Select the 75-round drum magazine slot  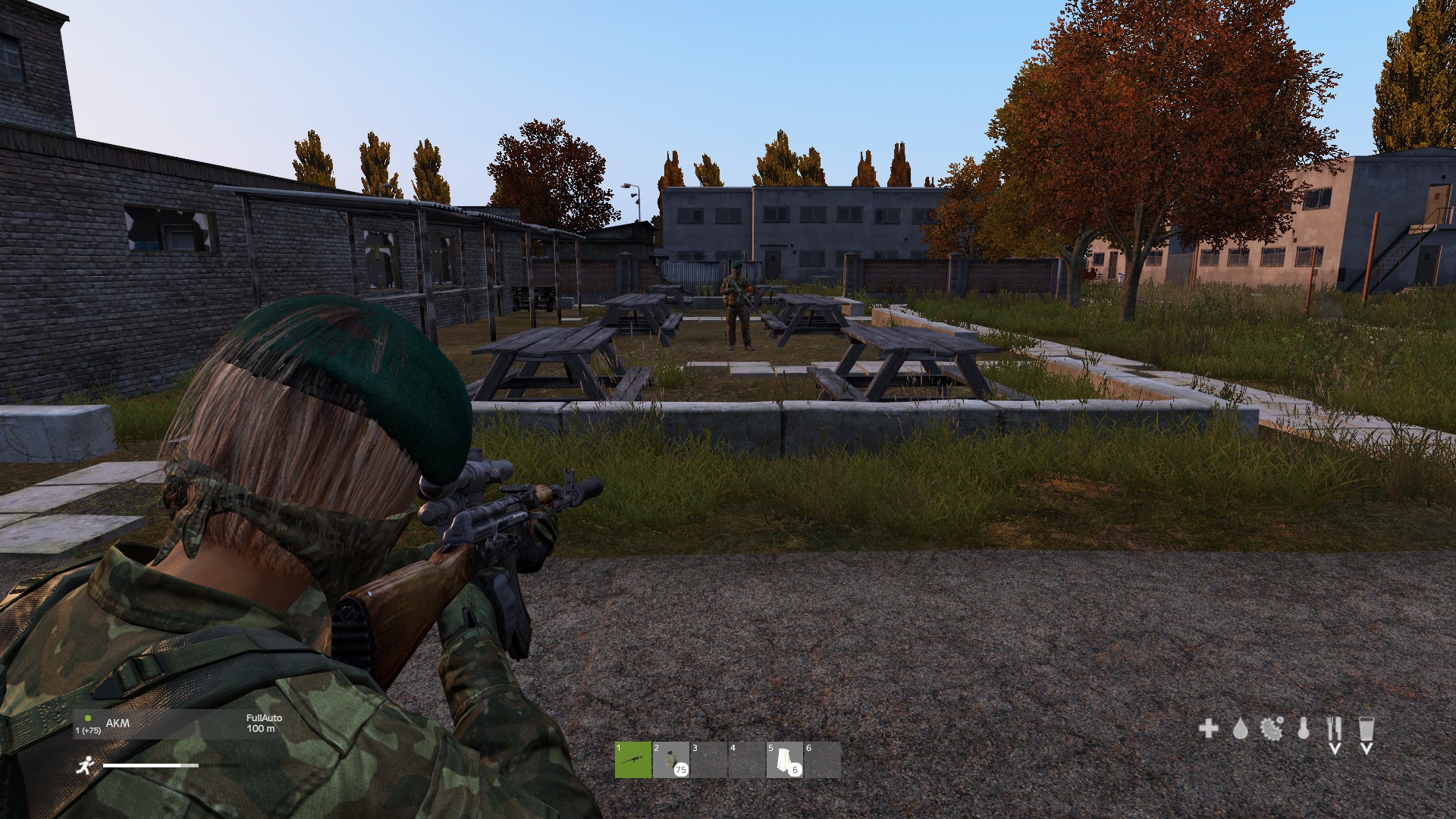coord(671,760)
